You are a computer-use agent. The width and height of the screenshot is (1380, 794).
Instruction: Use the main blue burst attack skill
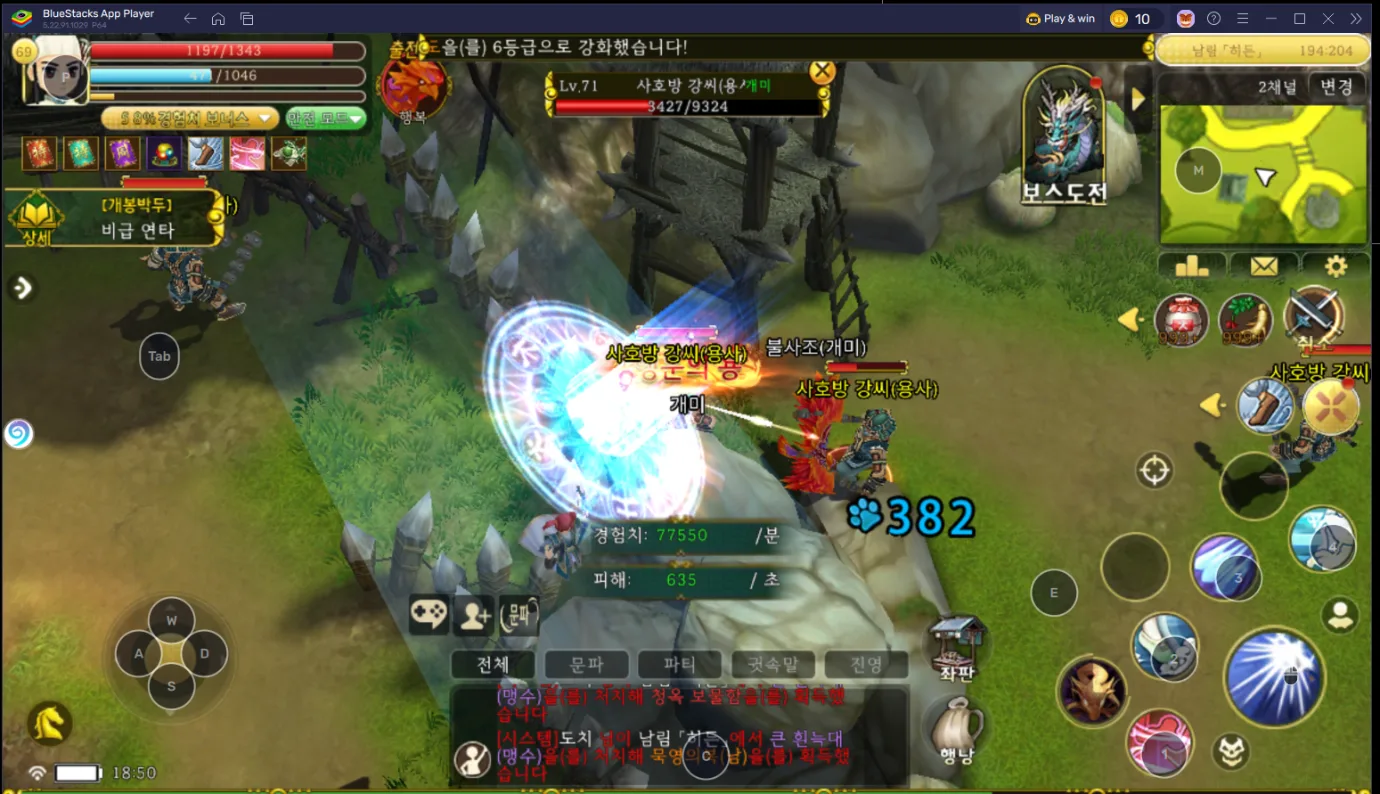(1274, 677)
